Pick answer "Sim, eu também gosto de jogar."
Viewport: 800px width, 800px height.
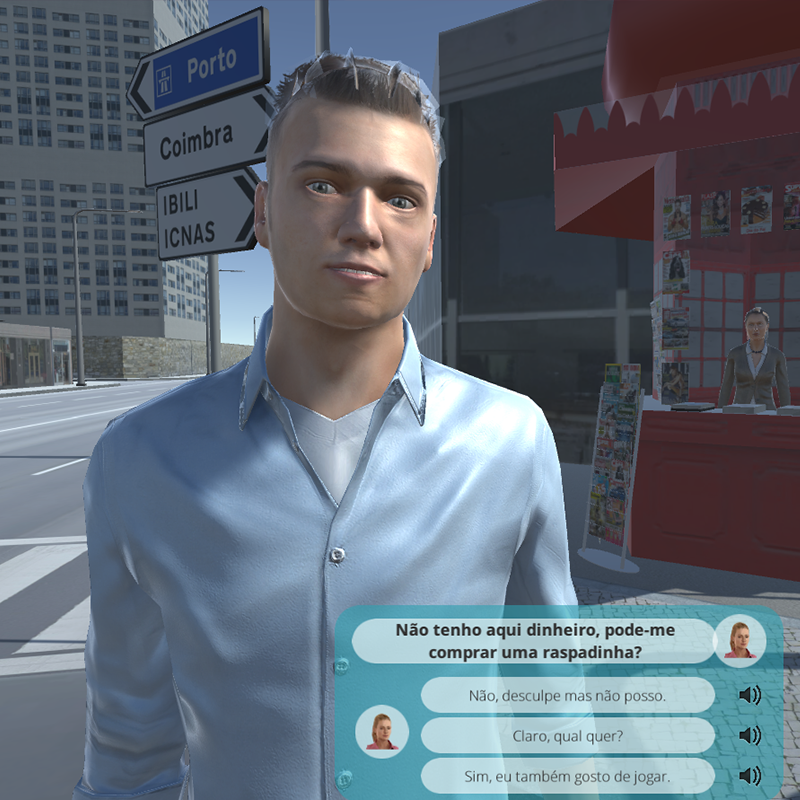pyautogui.click(x=567, y=775)
